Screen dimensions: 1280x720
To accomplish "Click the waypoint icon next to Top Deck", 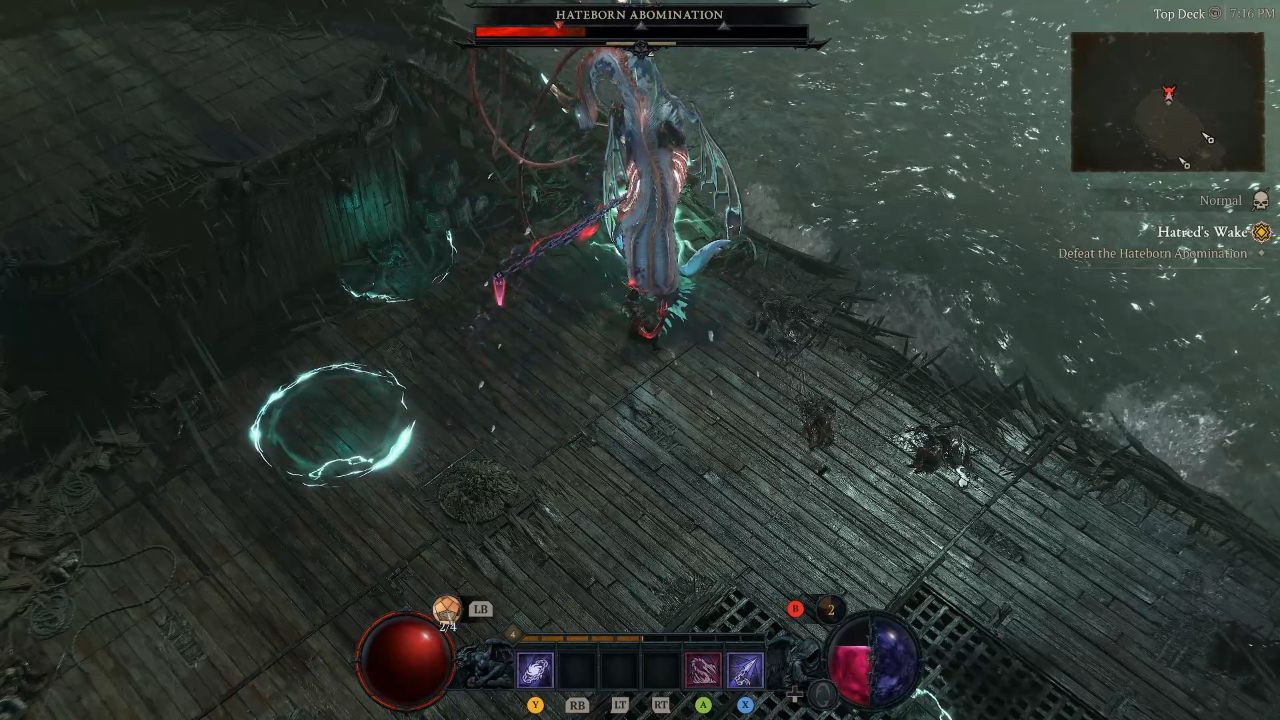I will point(1213,15).
